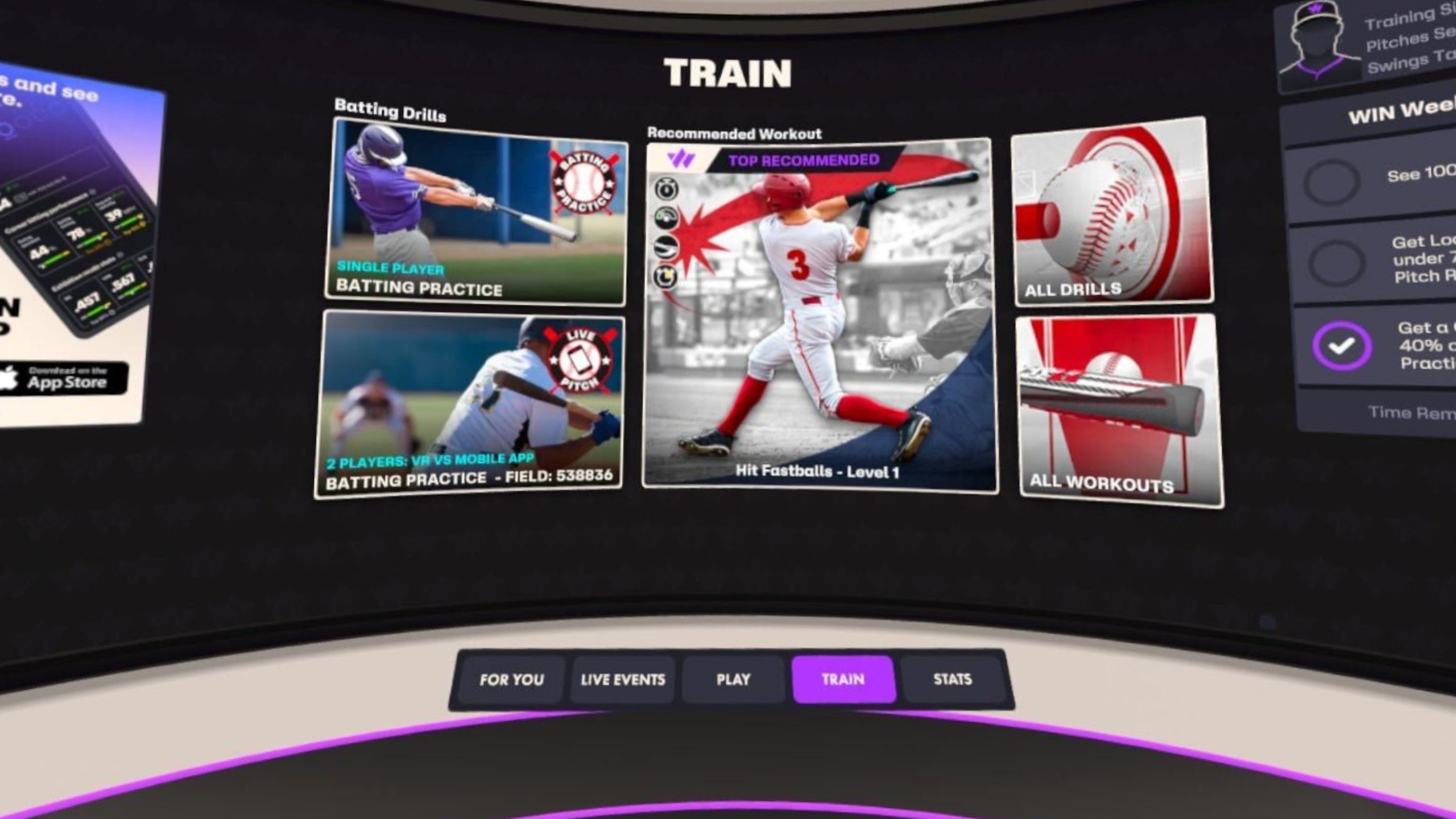Start Hit Fastballs Level 1 workout
This screenshot has height=819, width=1456.
coord(819,316)
